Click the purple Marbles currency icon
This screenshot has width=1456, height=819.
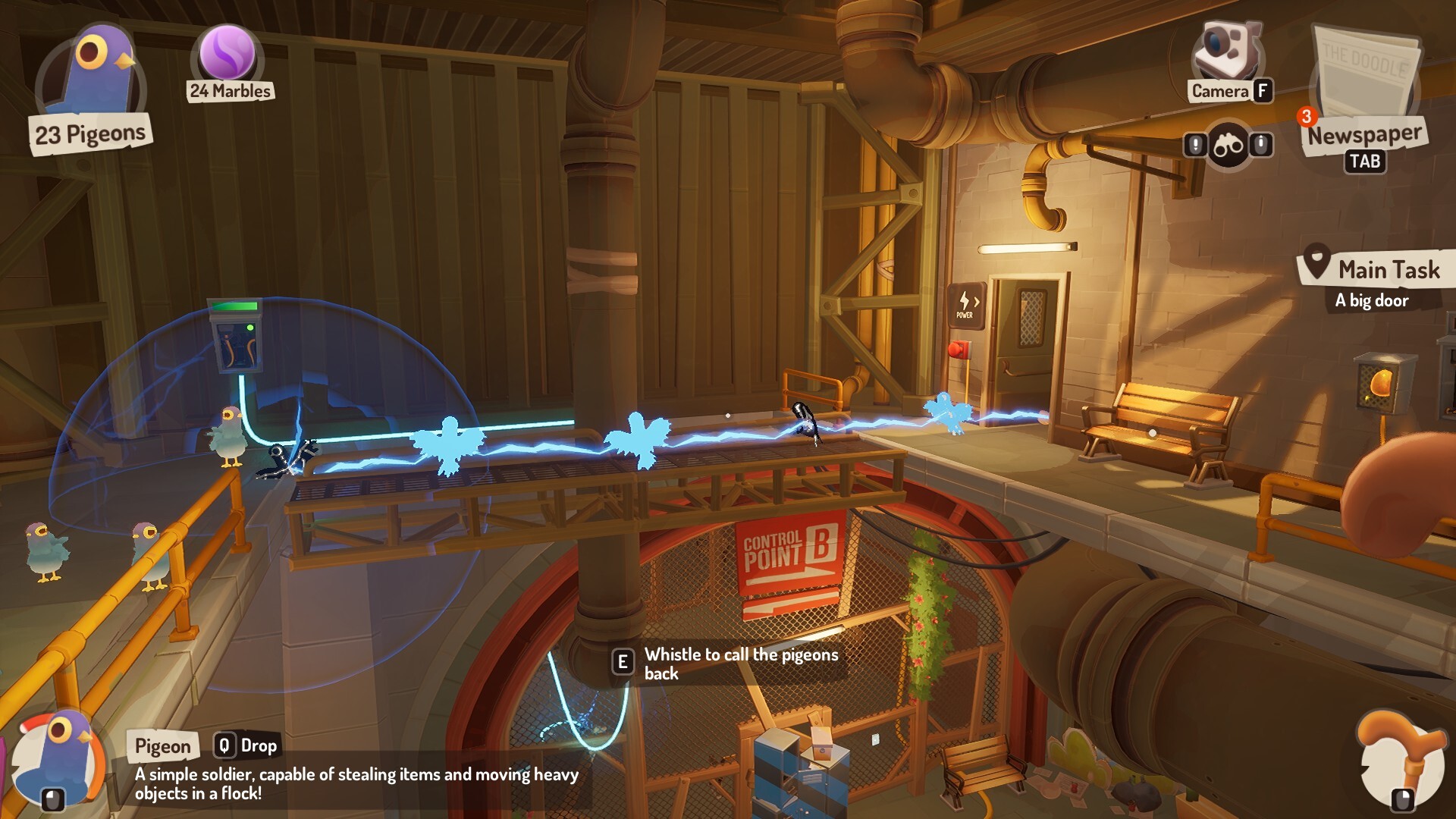(x=227, y=53)
